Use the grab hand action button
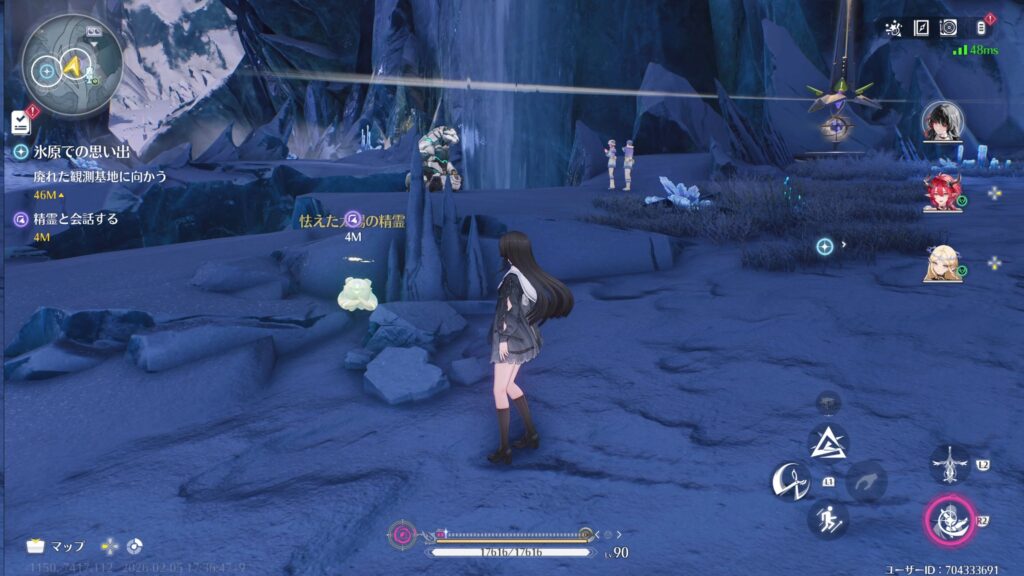Image resolution: width=1024 pixels, height=576 pixels. click(x=866, y=482)
